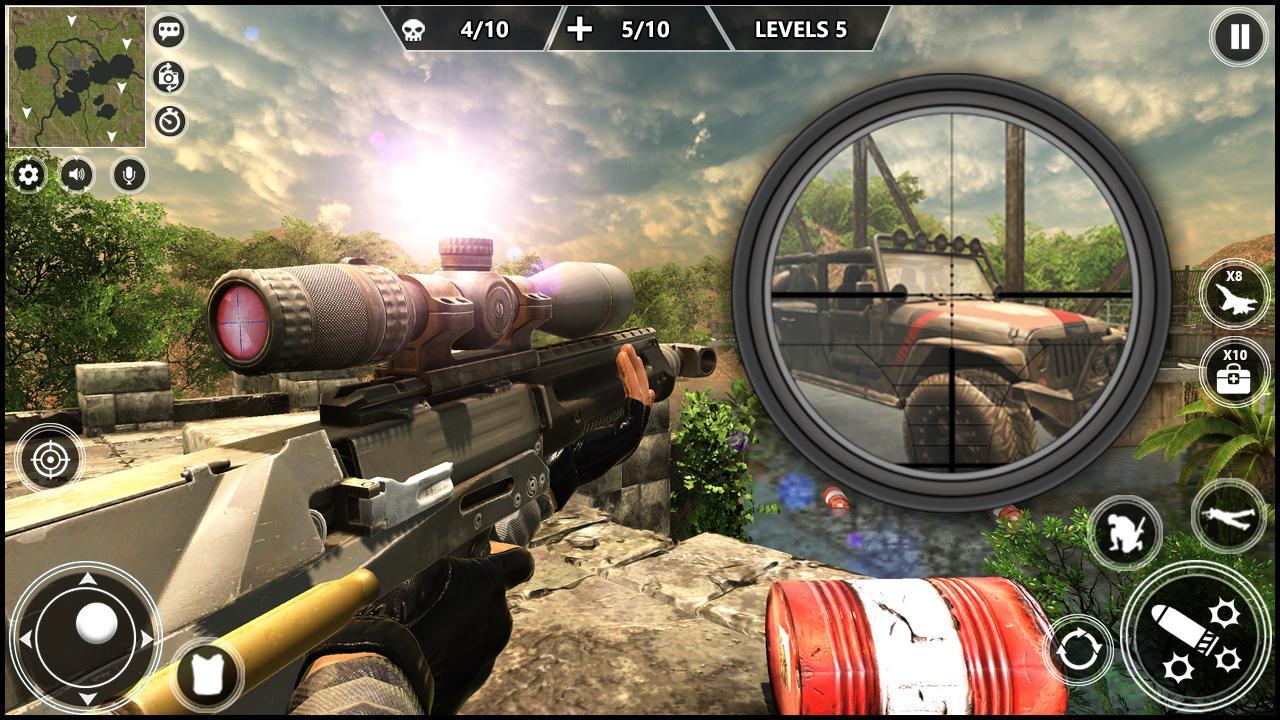1280x720 pixels.
Task: Open the settings gear icon
Action: pos(27,176)
